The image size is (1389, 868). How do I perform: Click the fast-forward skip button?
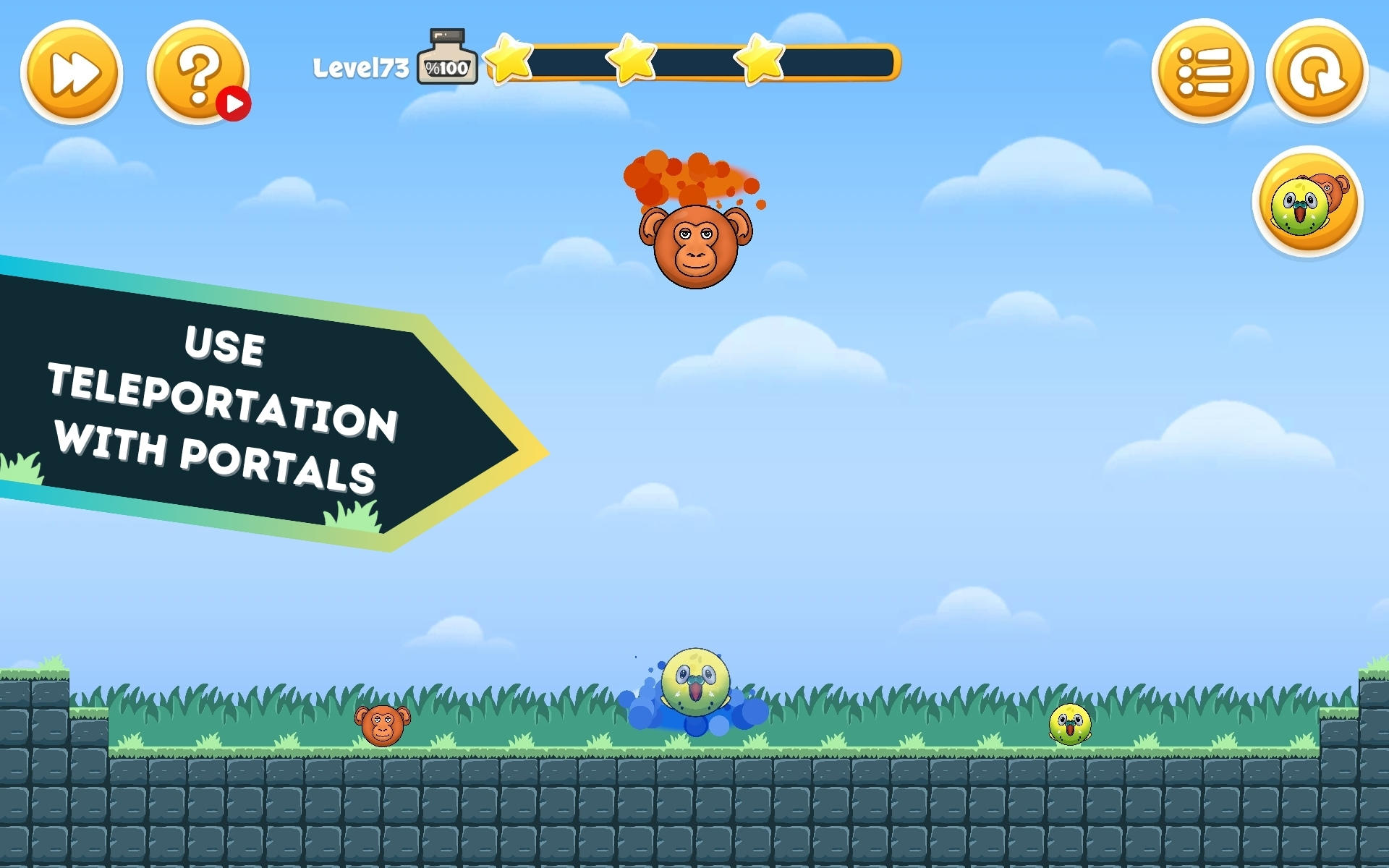coord(72,73)
